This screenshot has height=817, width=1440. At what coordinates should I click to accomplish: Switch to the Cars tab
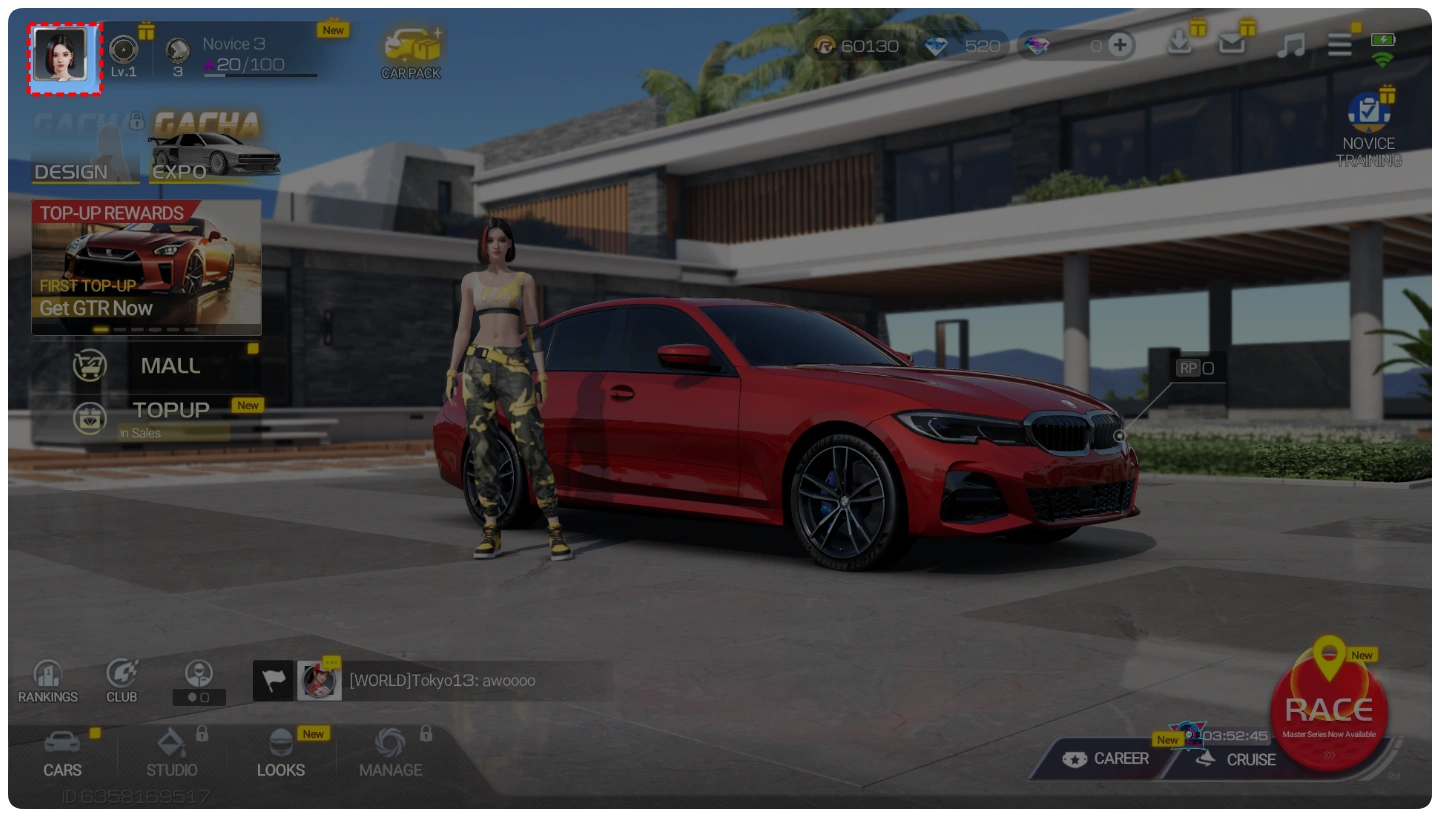click(62, 754)
